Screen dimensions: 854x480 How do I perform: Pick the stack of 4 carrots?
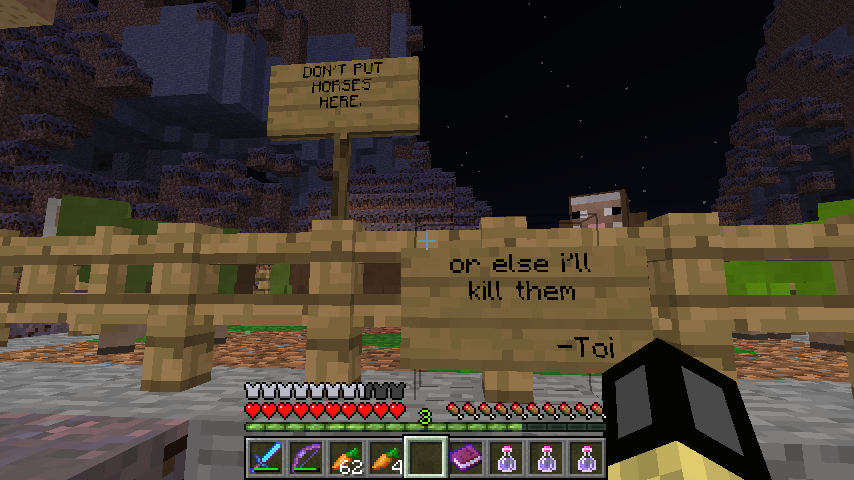click(x=384, y=459)
